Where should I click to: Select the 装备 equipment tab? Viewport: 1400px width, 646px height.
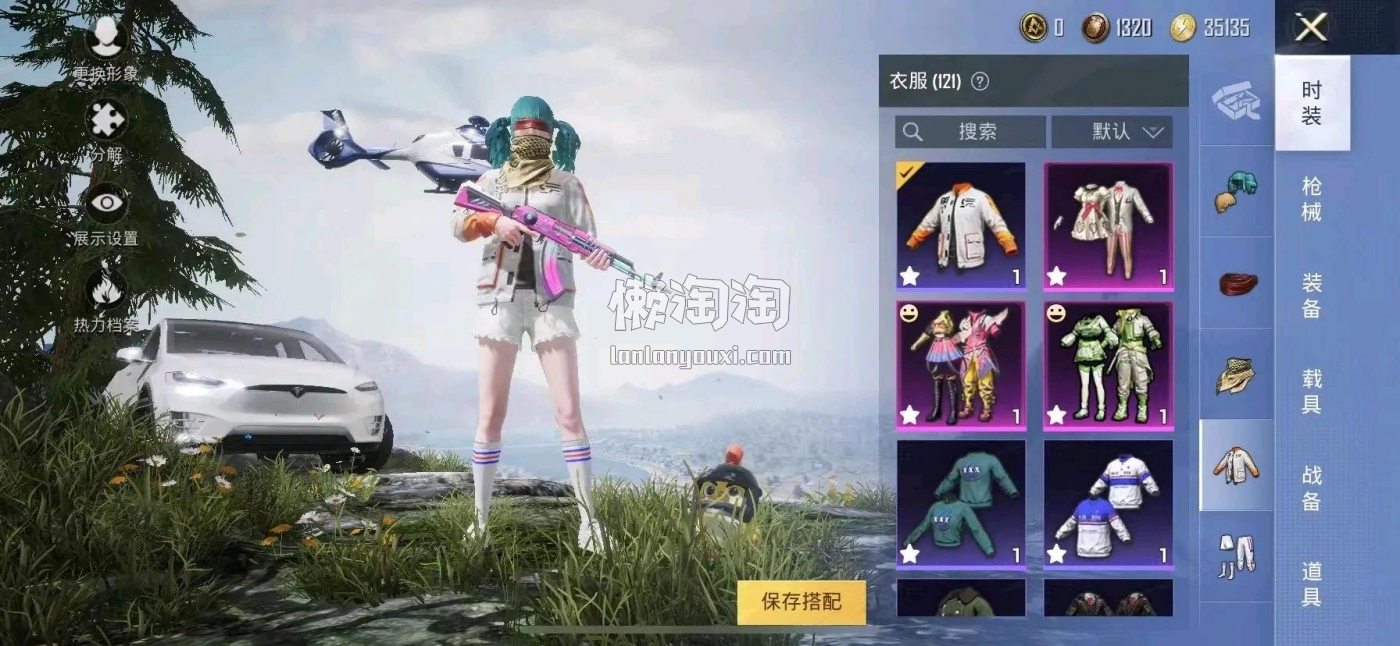point(1312,295)
